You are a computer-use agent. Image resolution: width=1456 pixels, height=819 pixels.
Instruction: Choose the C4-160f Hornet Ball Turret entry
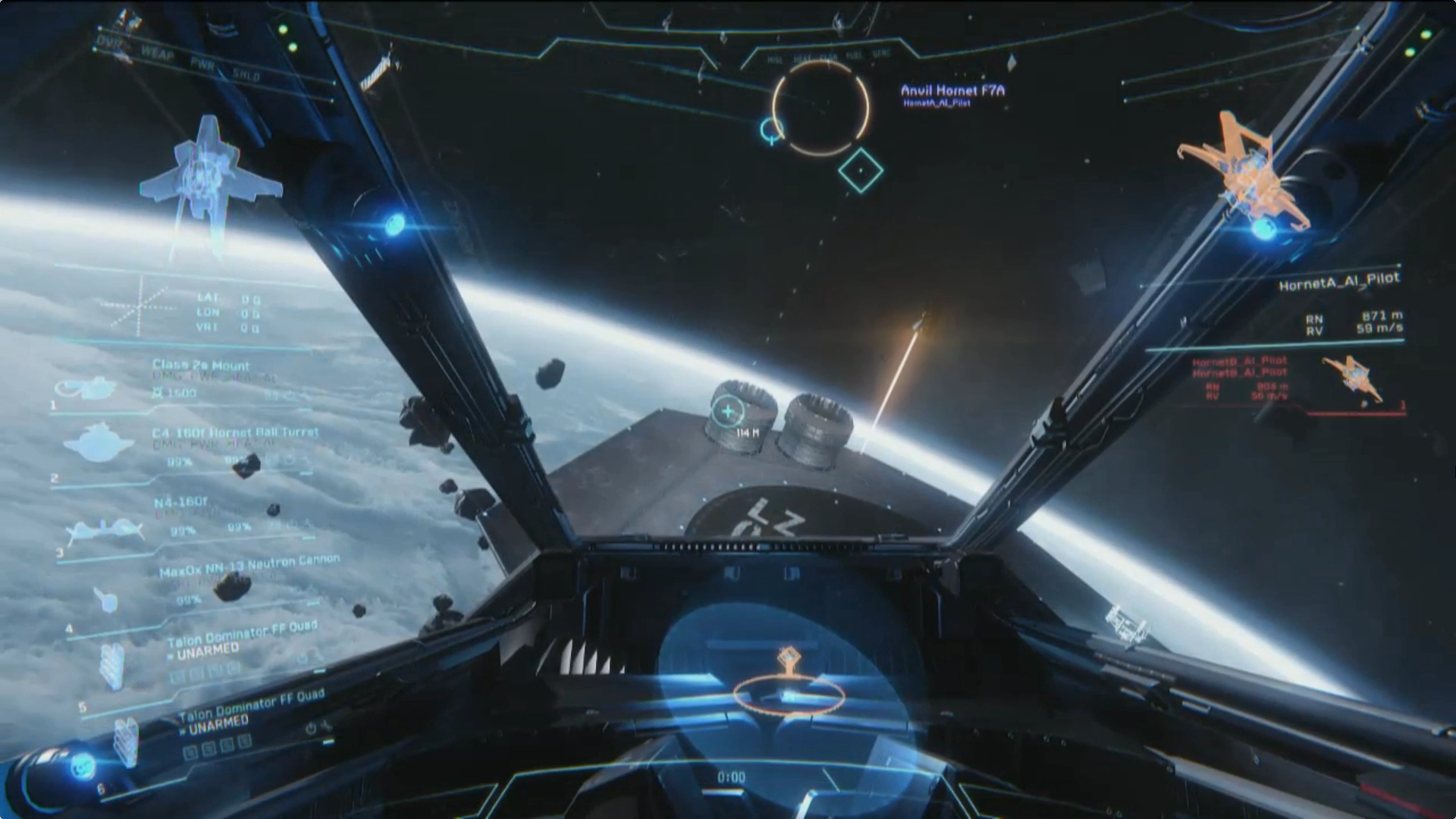coord(234,434)
